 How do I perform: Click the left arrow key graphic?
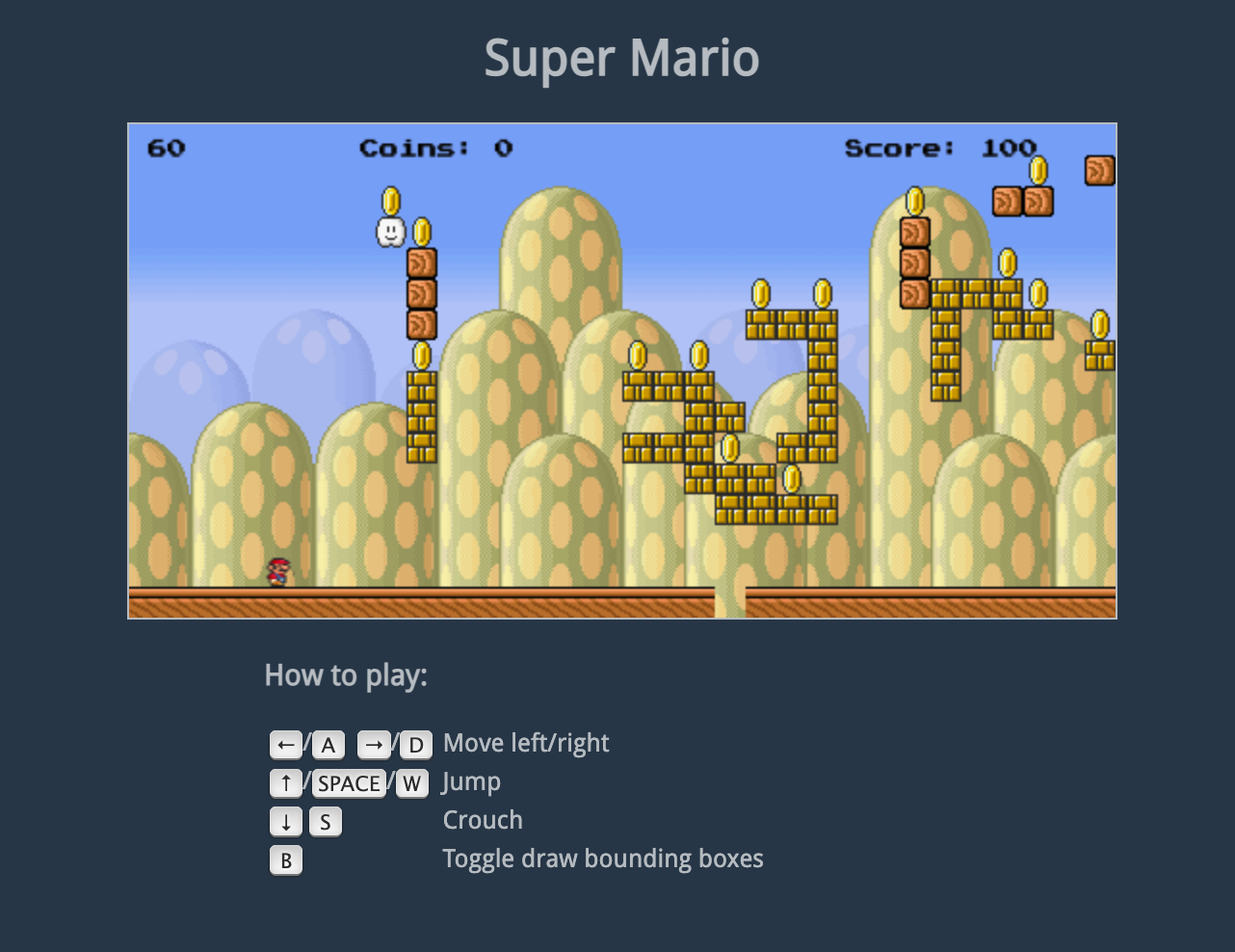tap(285, 744)
